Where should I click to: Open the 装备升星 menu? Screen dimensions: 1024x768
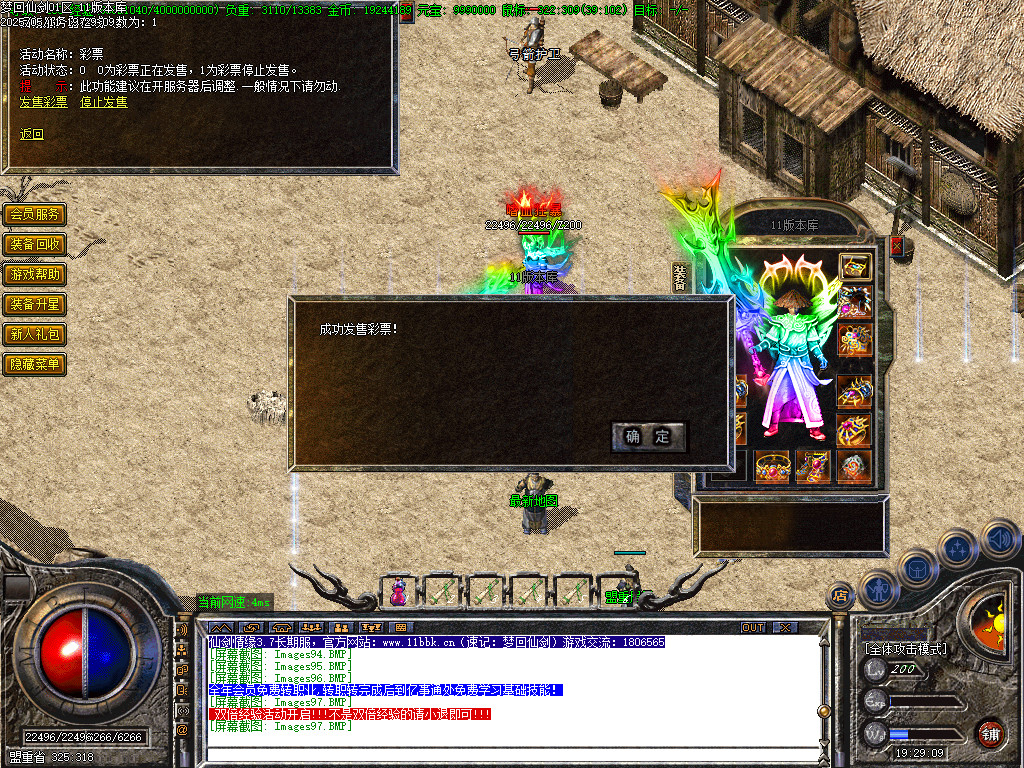[35, 304]
